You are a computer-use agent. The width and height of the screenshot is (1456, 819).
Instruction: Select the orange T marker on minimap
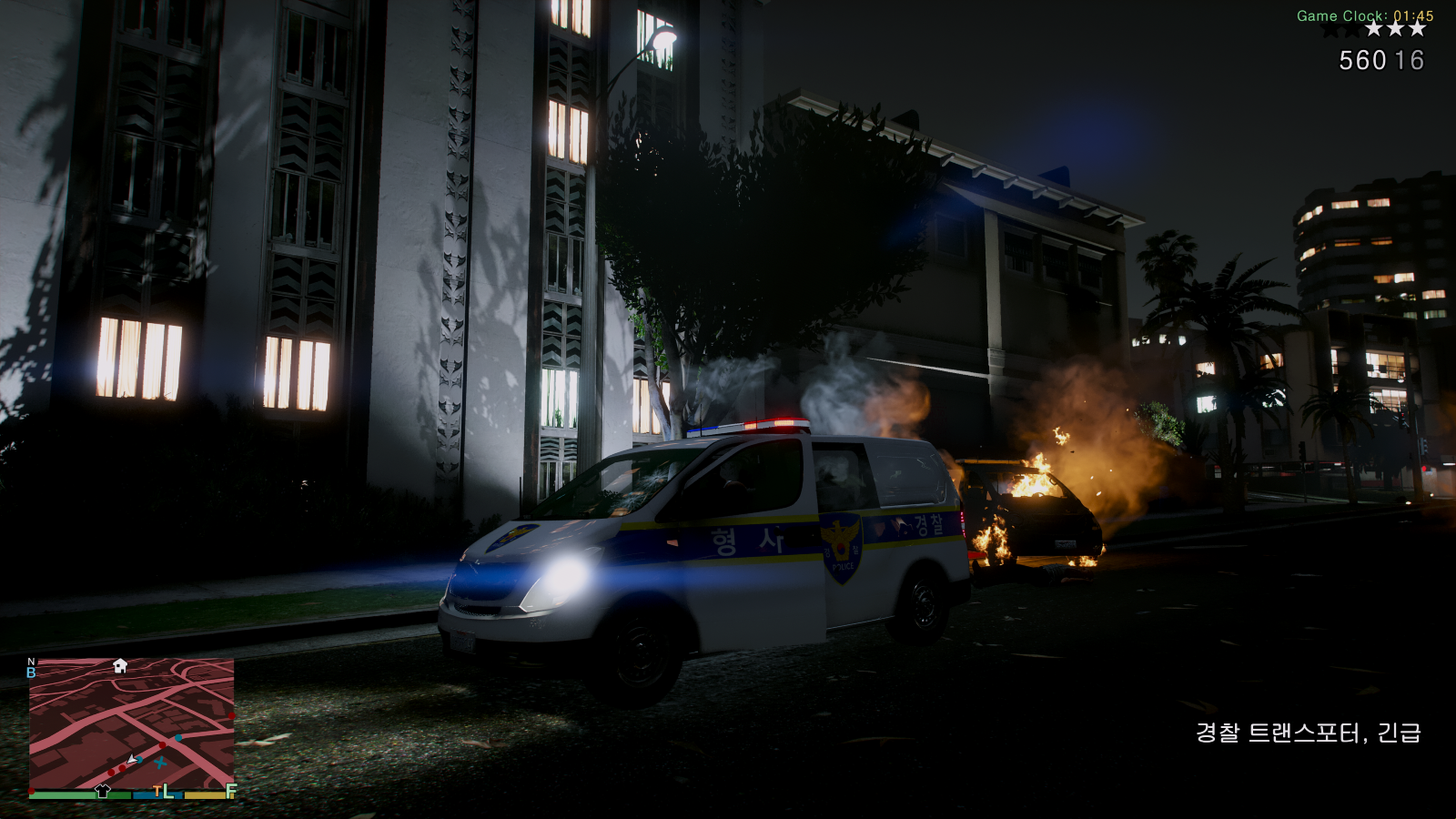(157, 791)
